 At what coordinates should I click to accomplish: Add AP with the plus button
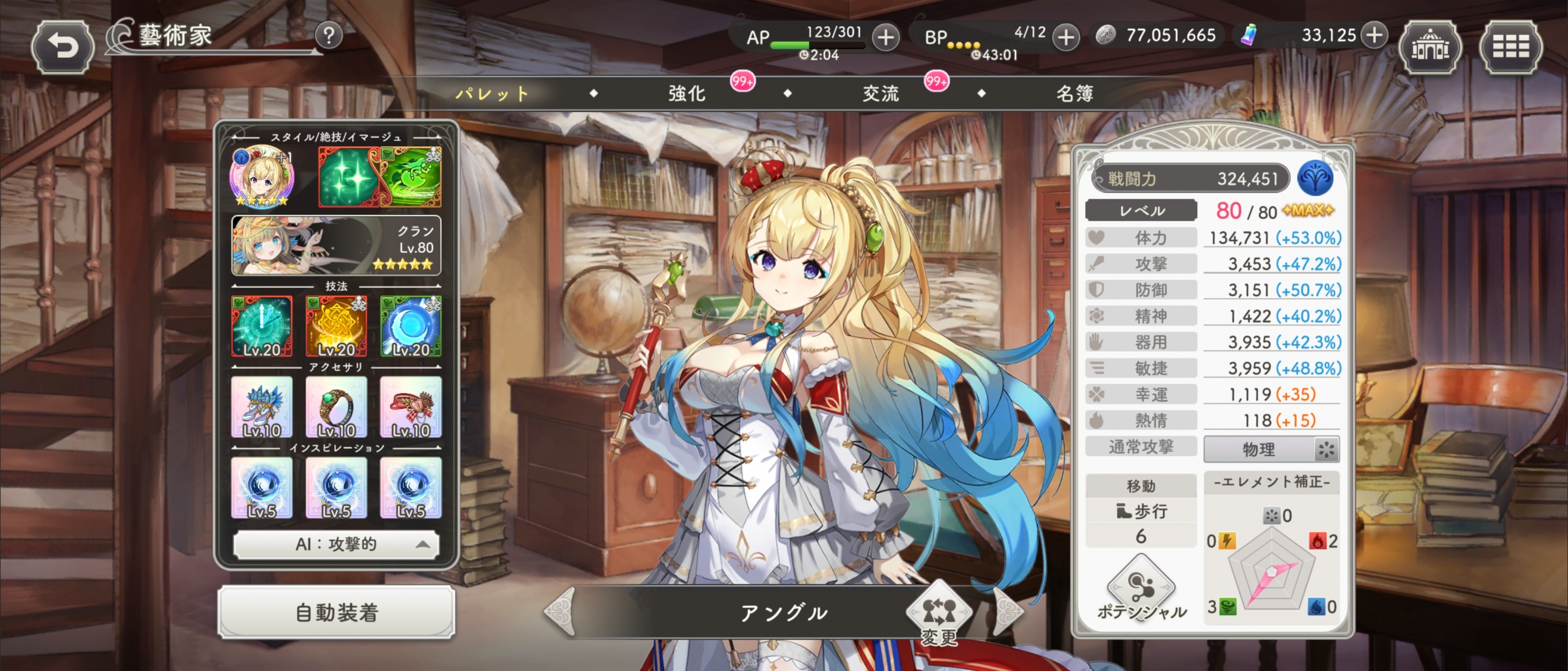point(886,37)
